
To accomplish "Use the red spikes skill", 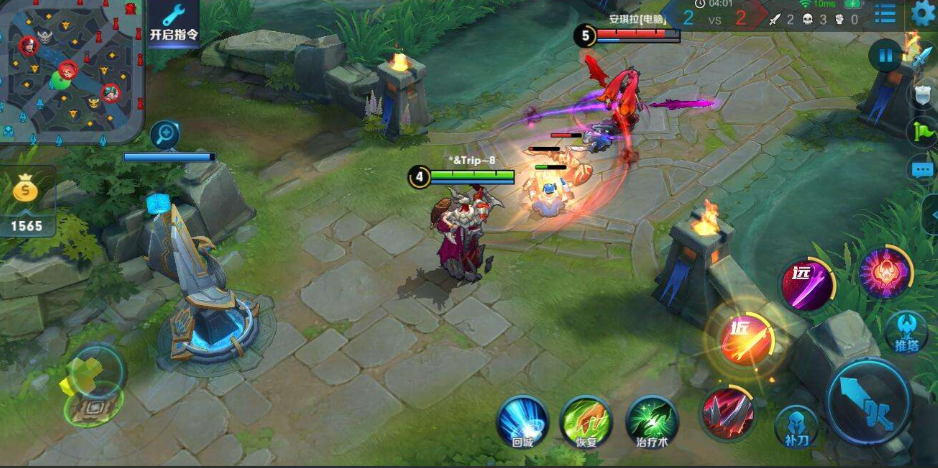I will point(727,413).
